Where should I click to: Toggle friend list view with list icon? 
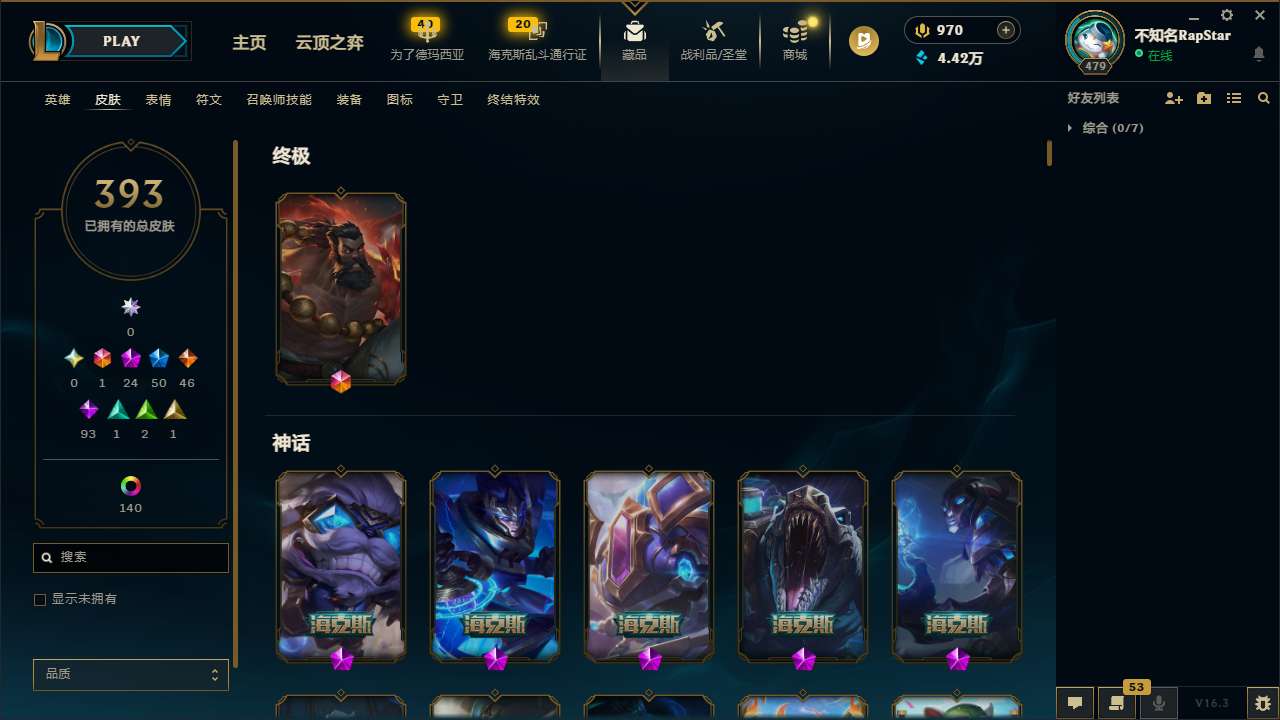[1234, 98]
